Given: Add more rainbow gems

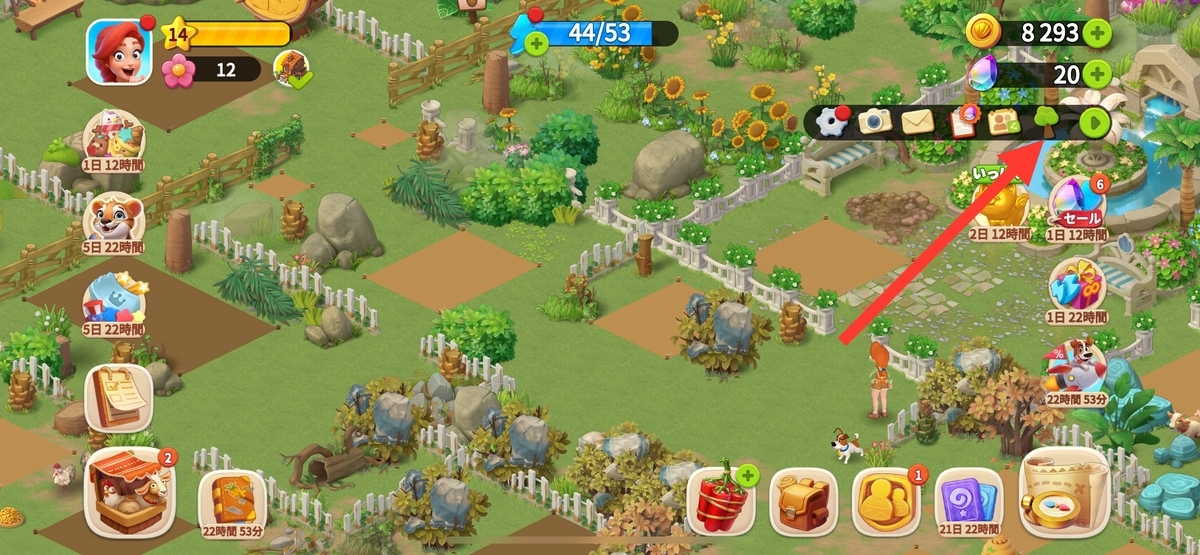Looking at the screenshot, I should (x=1097, y=73).
